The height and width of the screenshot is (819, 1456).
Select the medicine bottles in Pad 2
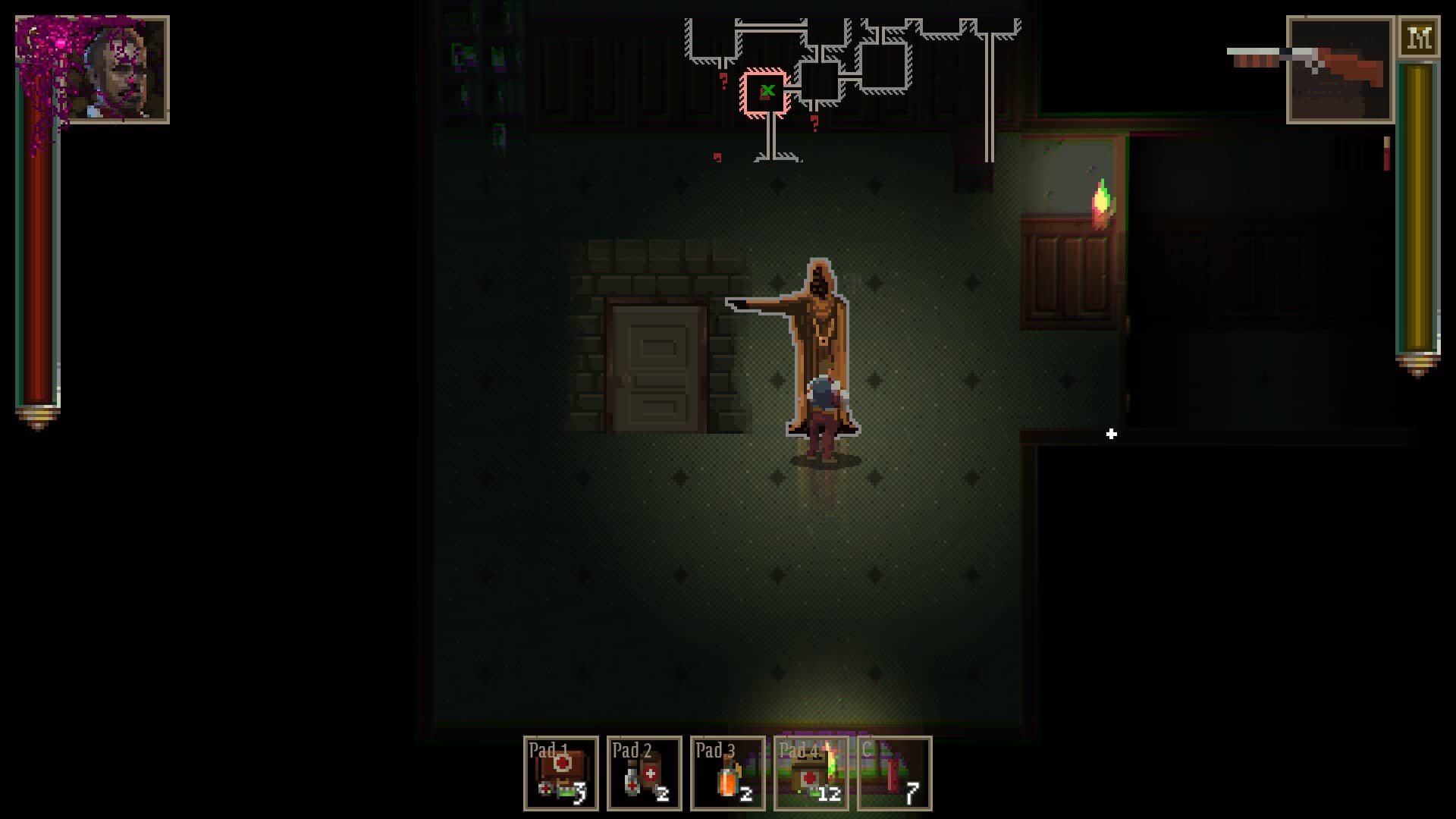tap(645, 773)
